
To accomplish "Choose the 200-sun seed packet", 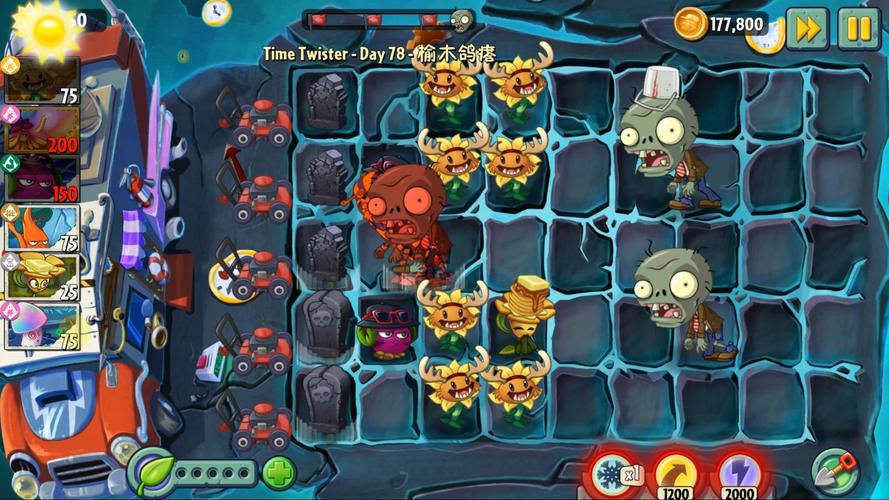I will click(x=42, y=129).
